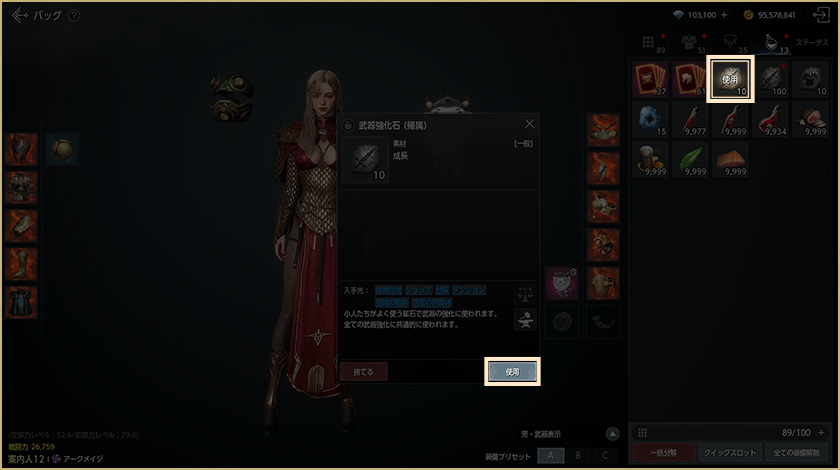The image size is (840, 470).
Task: Switch to the armor equipment tab
Action: coord(689,42)
